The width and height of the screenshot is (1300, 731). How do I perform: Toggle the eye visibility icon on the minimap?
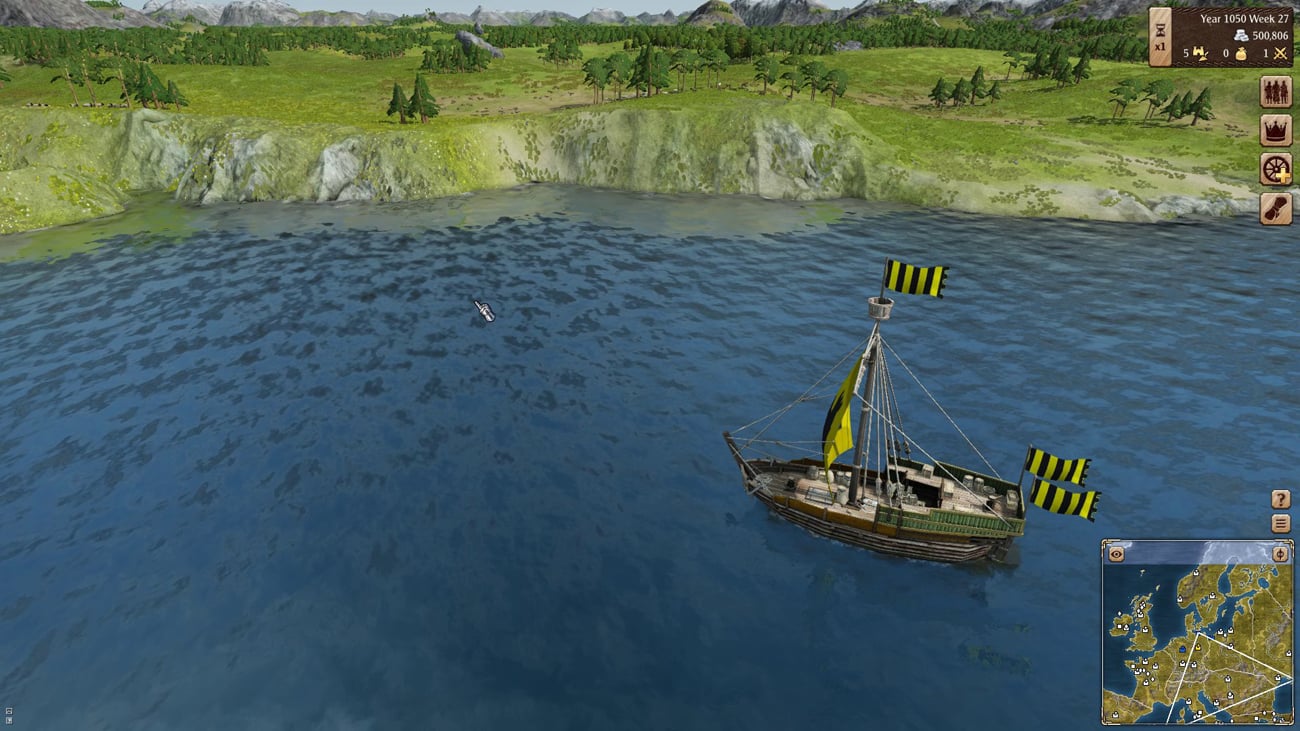(x=1116, y=554)
